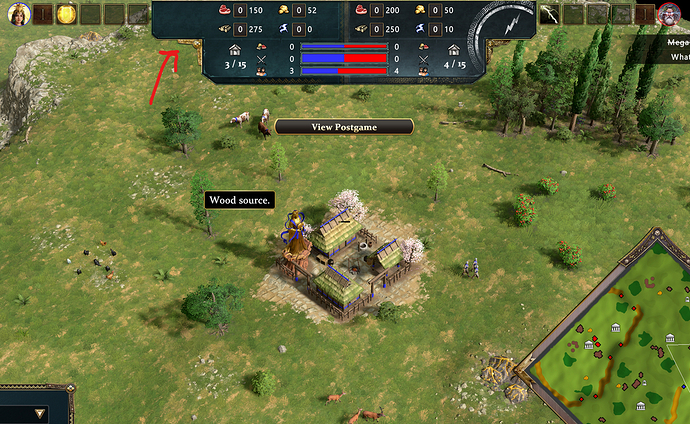Select the left player's goddess portrait
This screenshot has height=424, width=690.
[20, 14]
